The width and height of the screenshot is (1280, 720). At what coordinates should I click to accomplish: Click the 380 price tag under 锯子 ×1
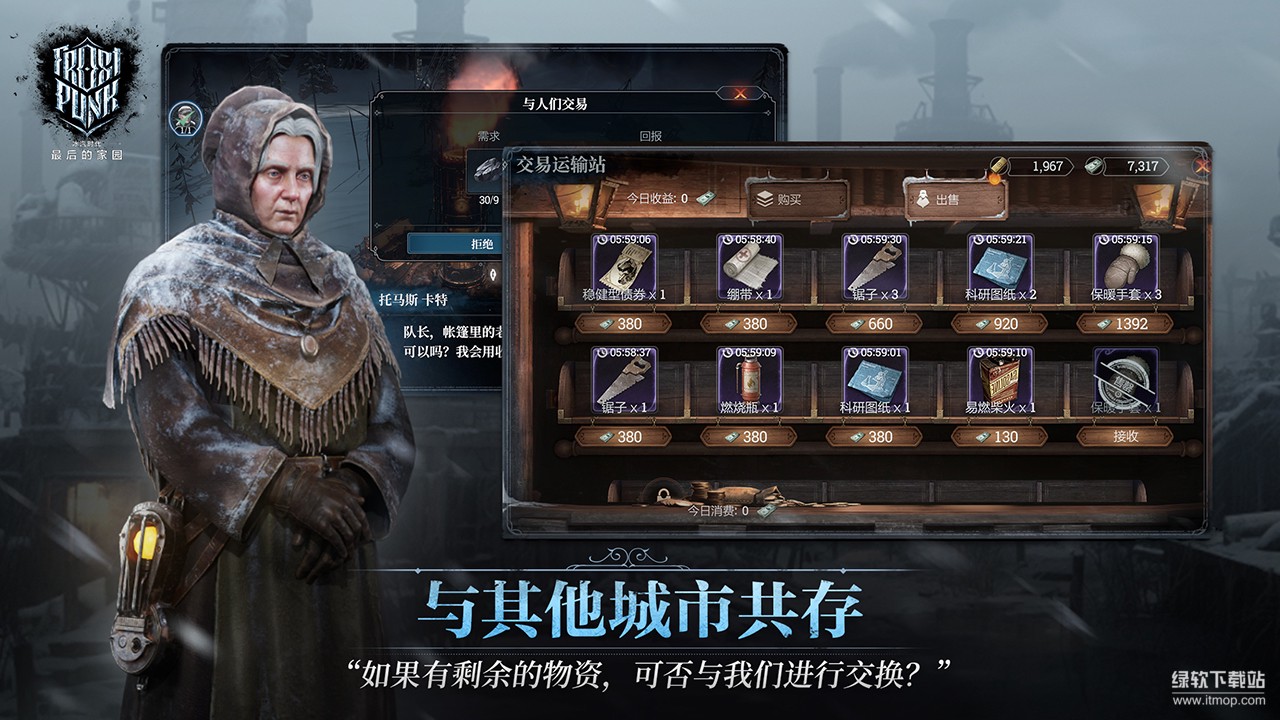[623, 435]
